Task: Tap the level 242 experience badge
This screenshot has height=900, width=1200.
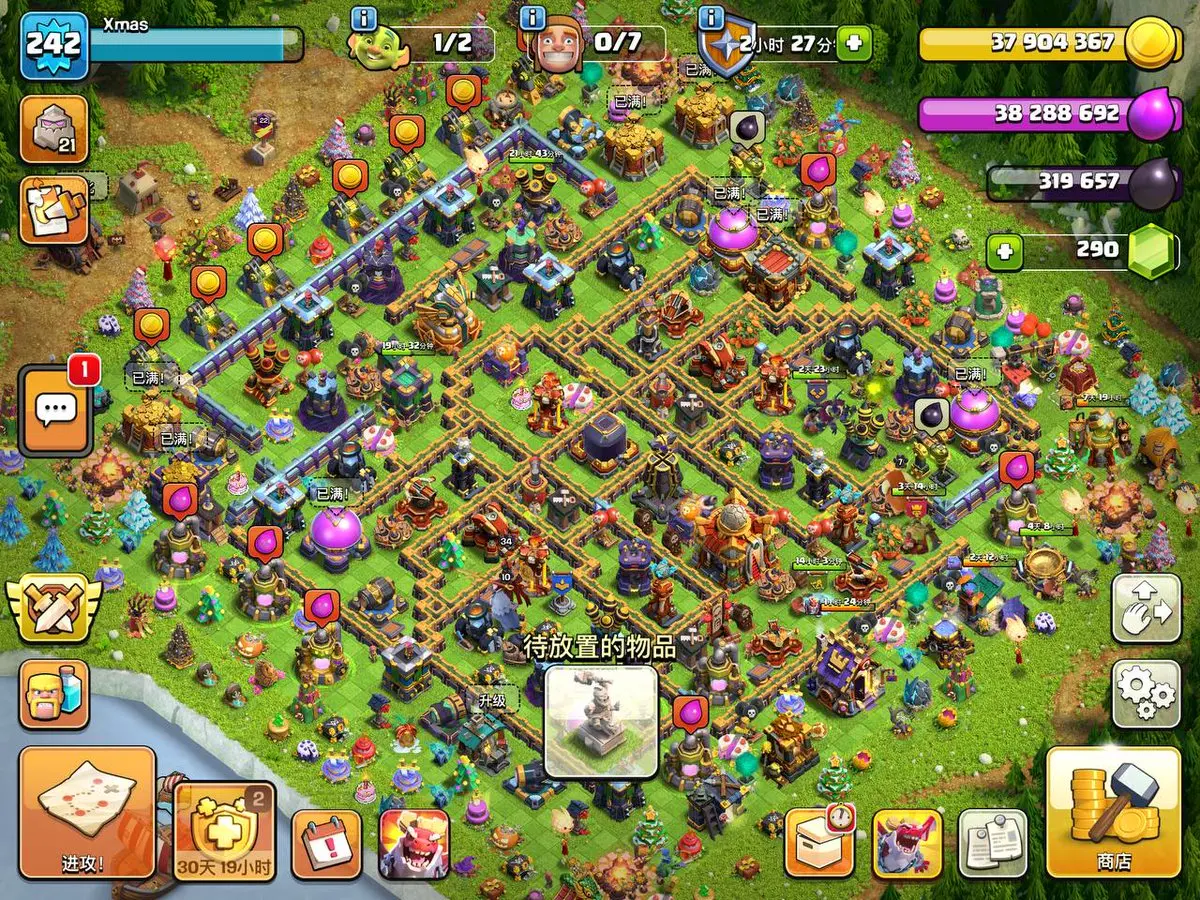Action: [54, 45]
